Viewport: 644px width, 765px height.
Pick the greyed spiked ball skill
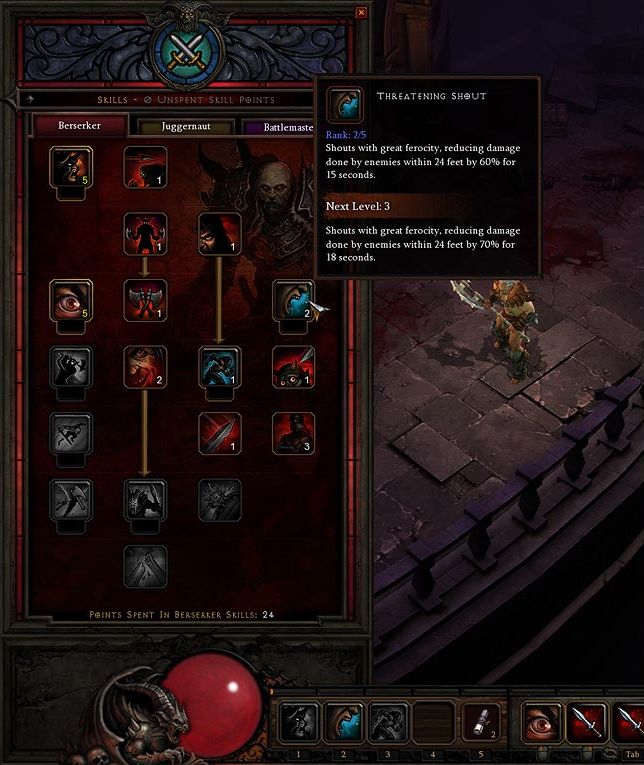(x=219, y=500)
